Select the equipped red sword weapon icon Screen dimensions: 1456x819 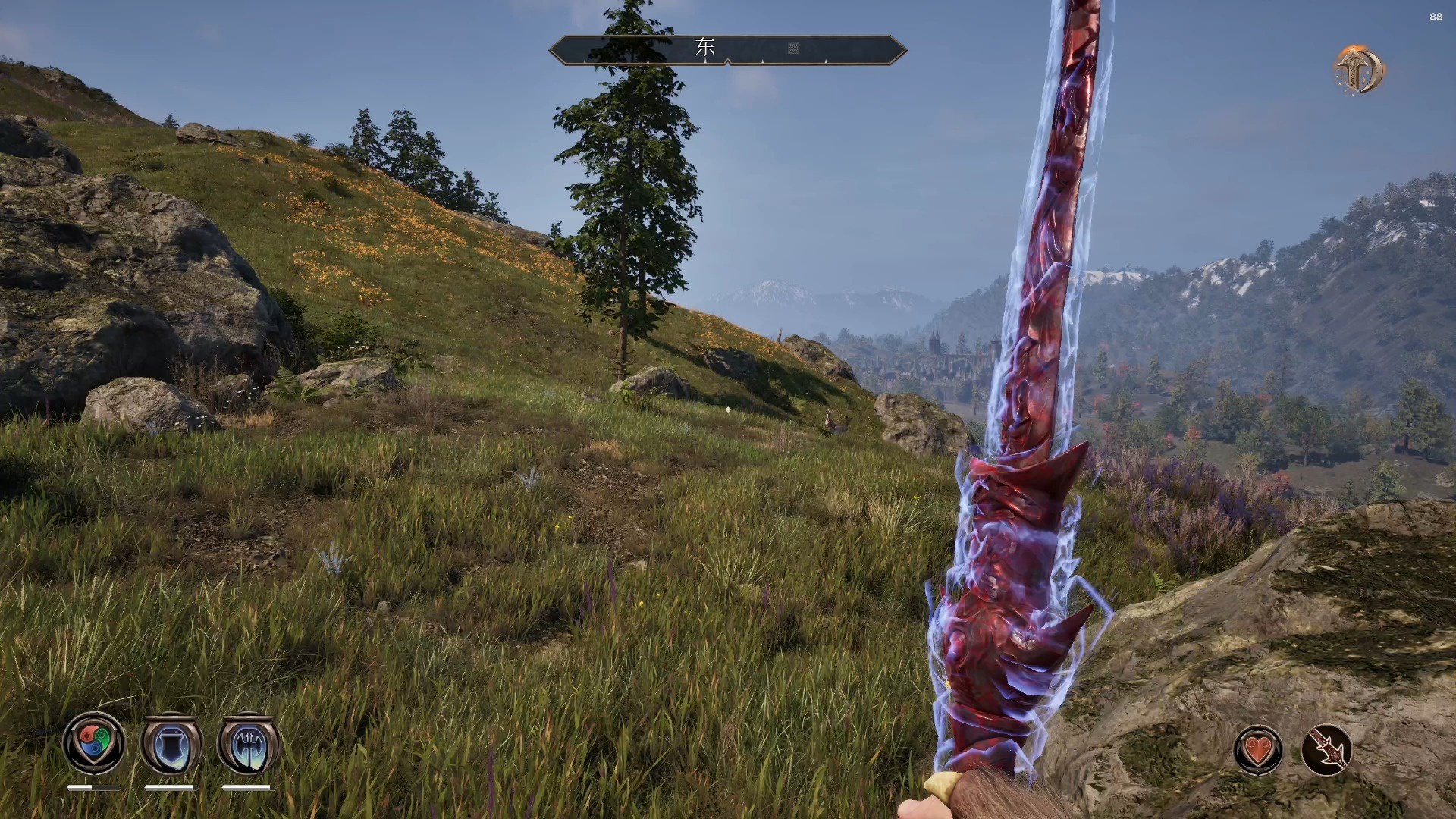[x=1327, y=751]
